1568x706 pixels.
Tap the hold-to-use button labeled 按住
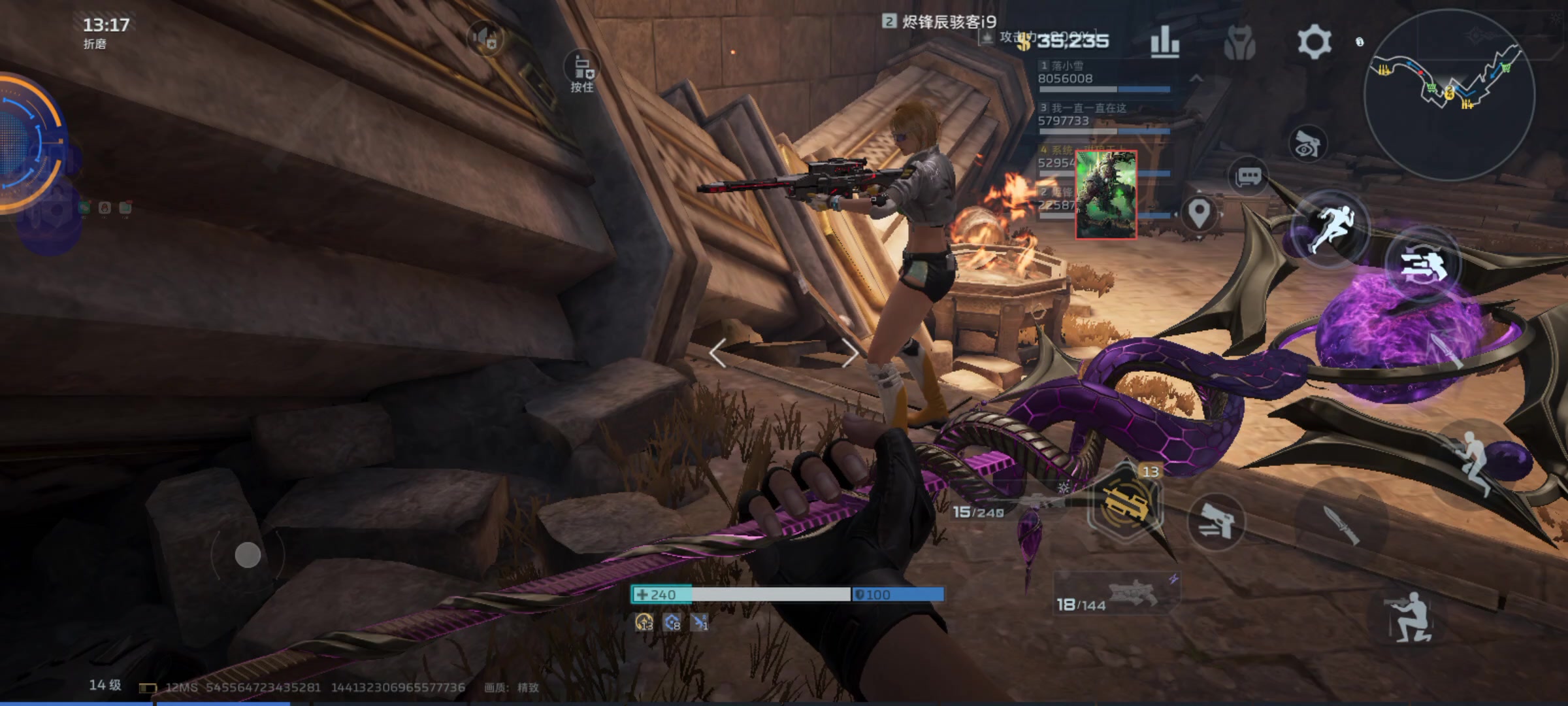tap(582, 71)
